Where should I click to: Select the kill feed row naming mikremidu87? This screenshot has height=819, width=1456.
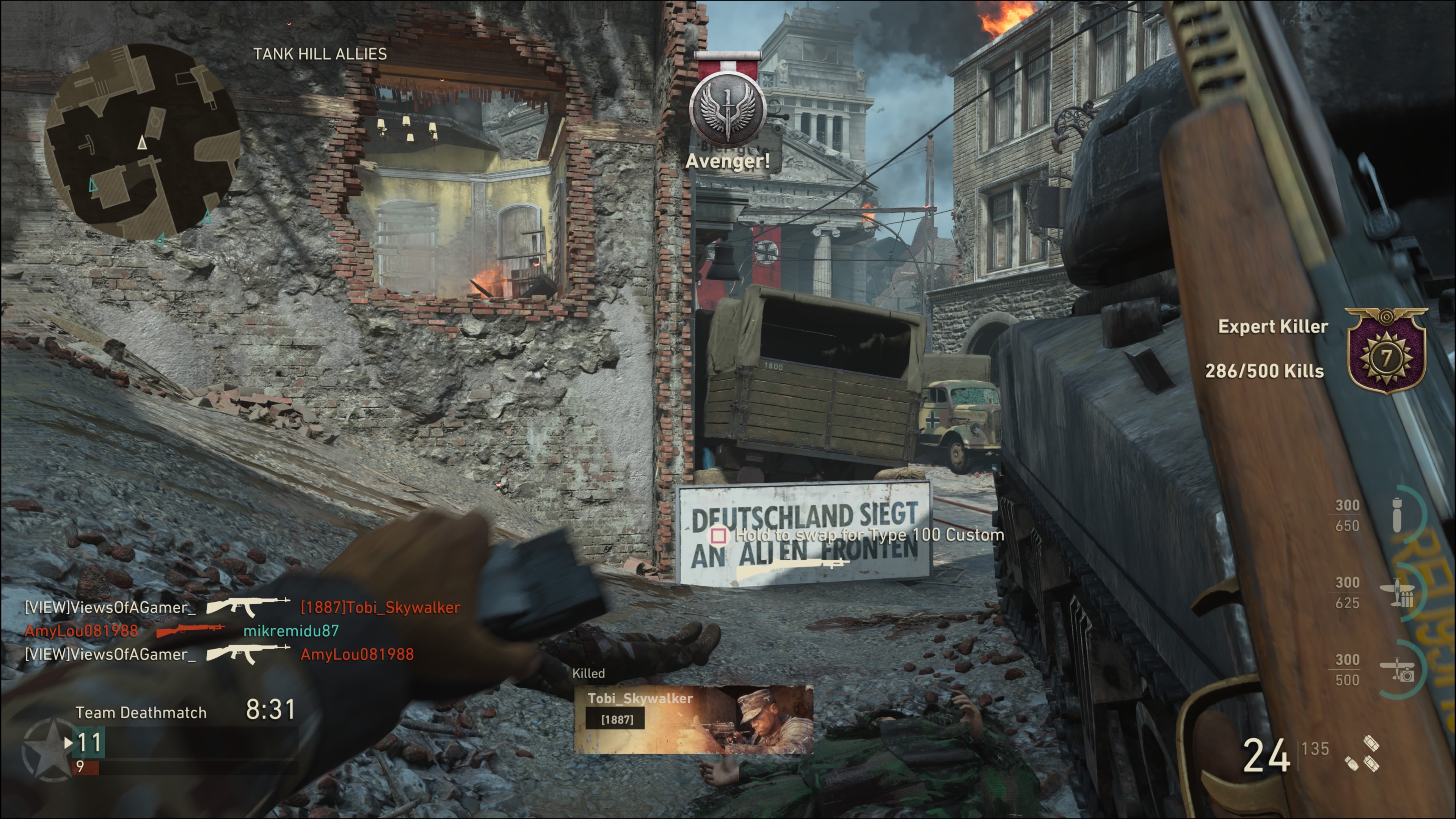(x=182, y=631)
